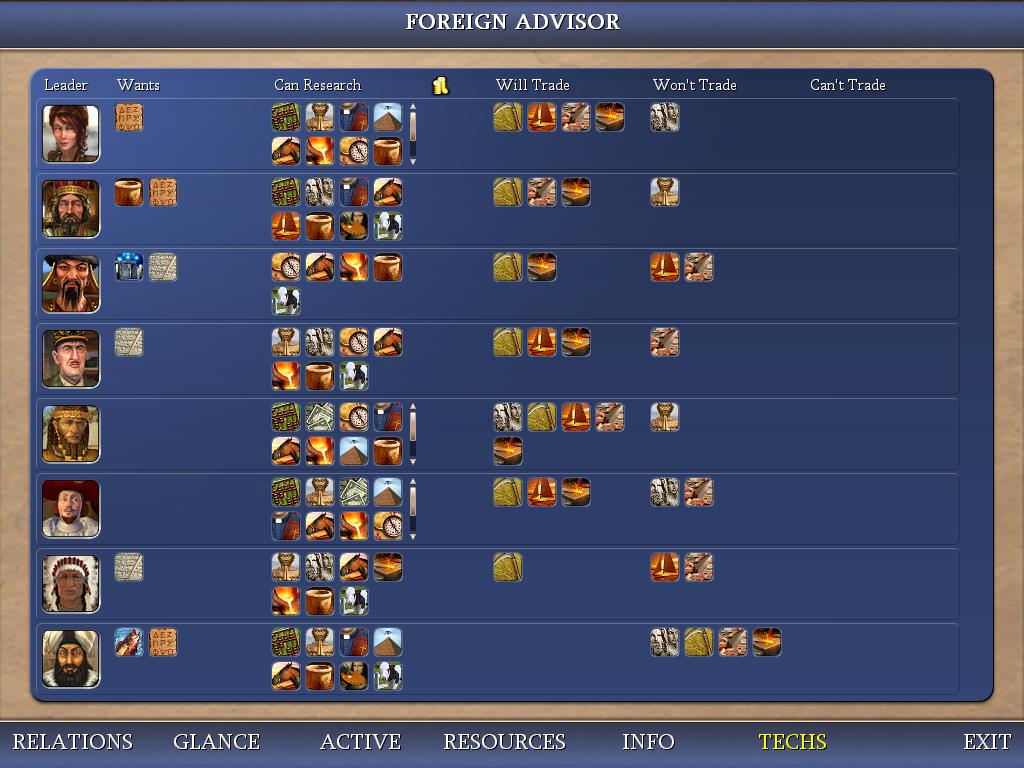The image size is (1024, 768).
Task: Click the clay pot tech in the Wants column
Action: [129, 192]
